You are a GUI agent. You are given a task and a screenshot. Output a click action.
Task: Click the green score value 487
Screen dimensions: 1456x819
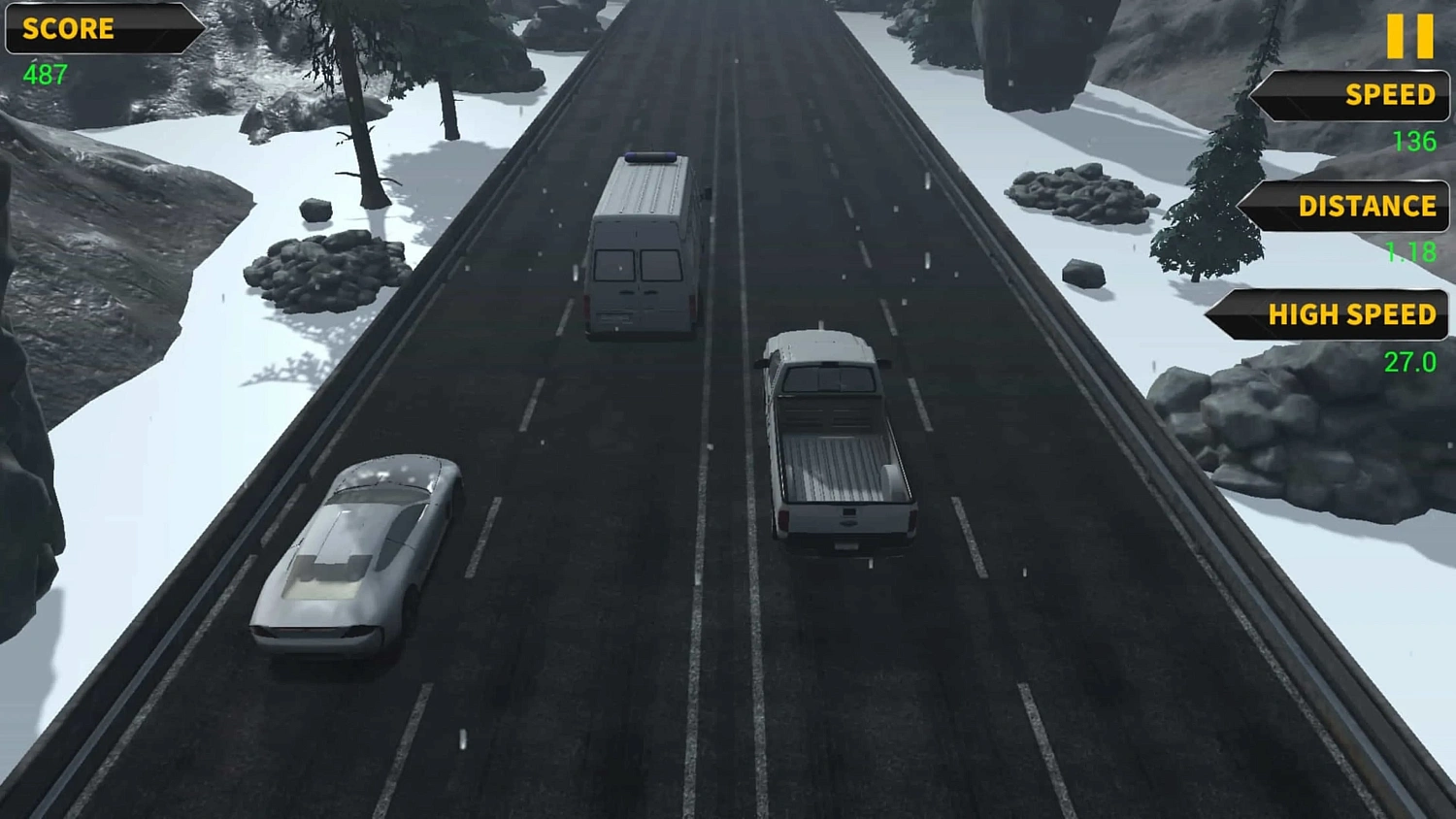(x=46, y=76)
